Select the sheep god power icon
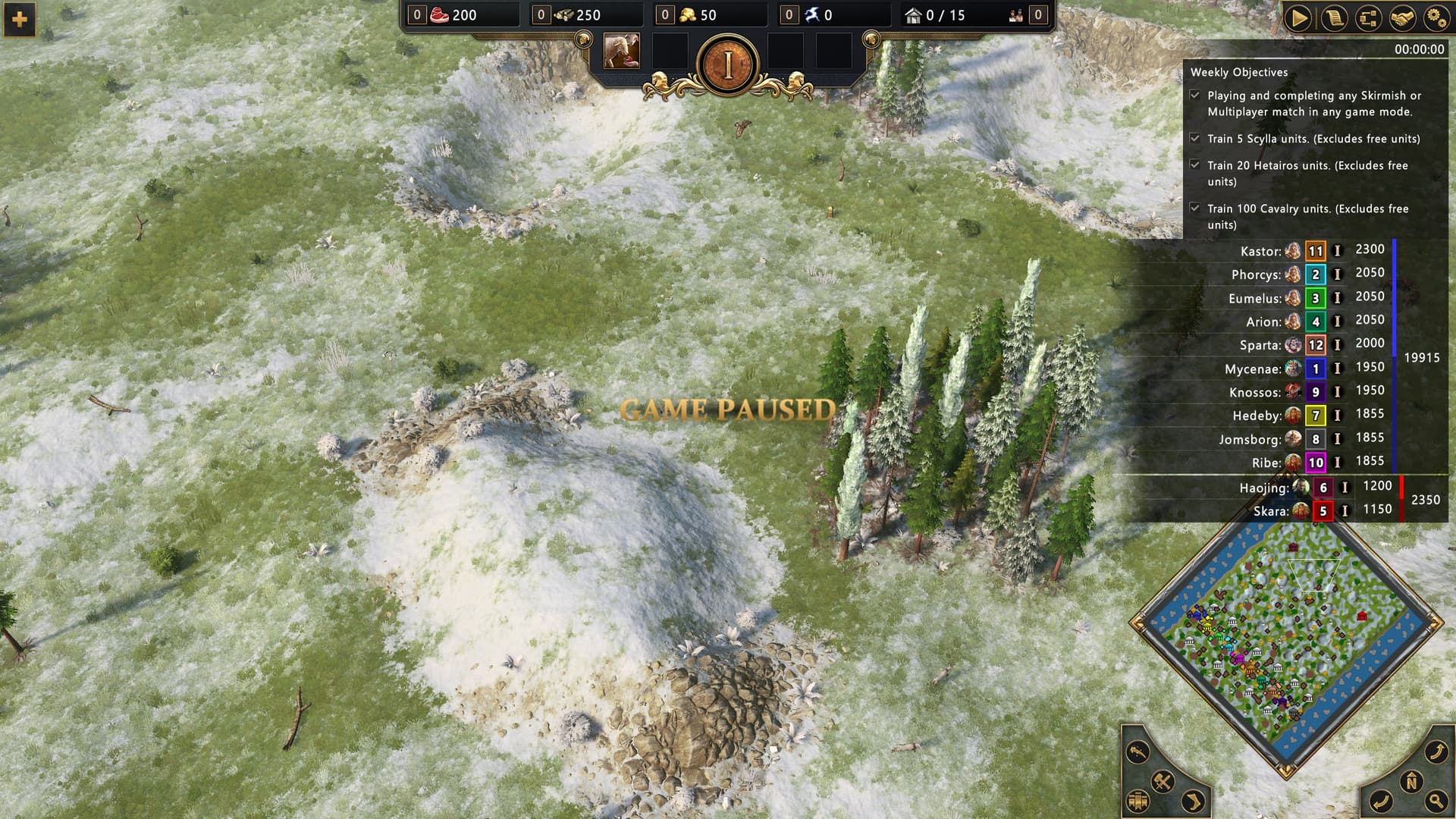The width and height of the screenshot is (1456, 819). point(621,52)
